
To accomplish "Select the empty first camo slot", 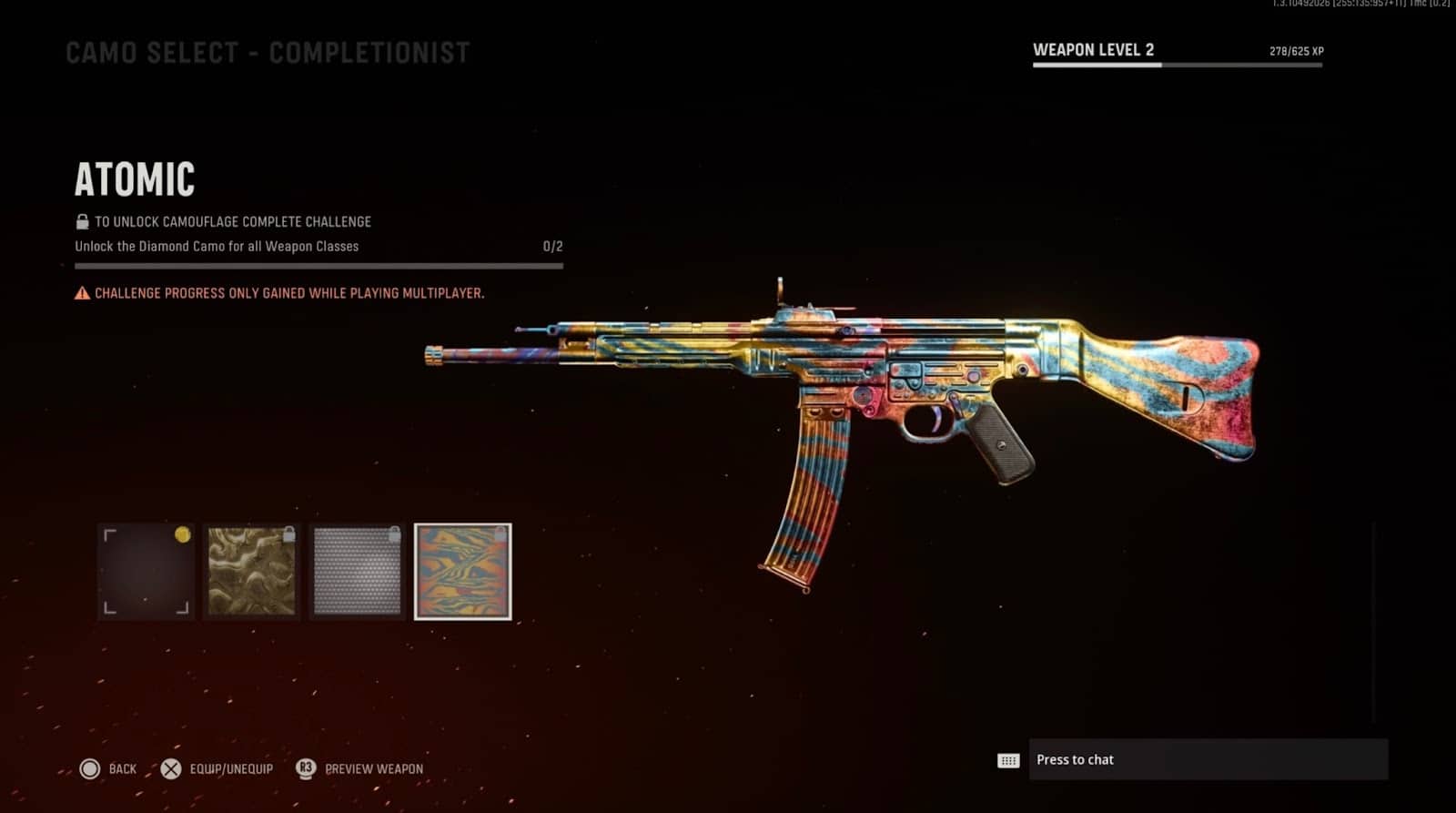I will (x=146, y=574).
